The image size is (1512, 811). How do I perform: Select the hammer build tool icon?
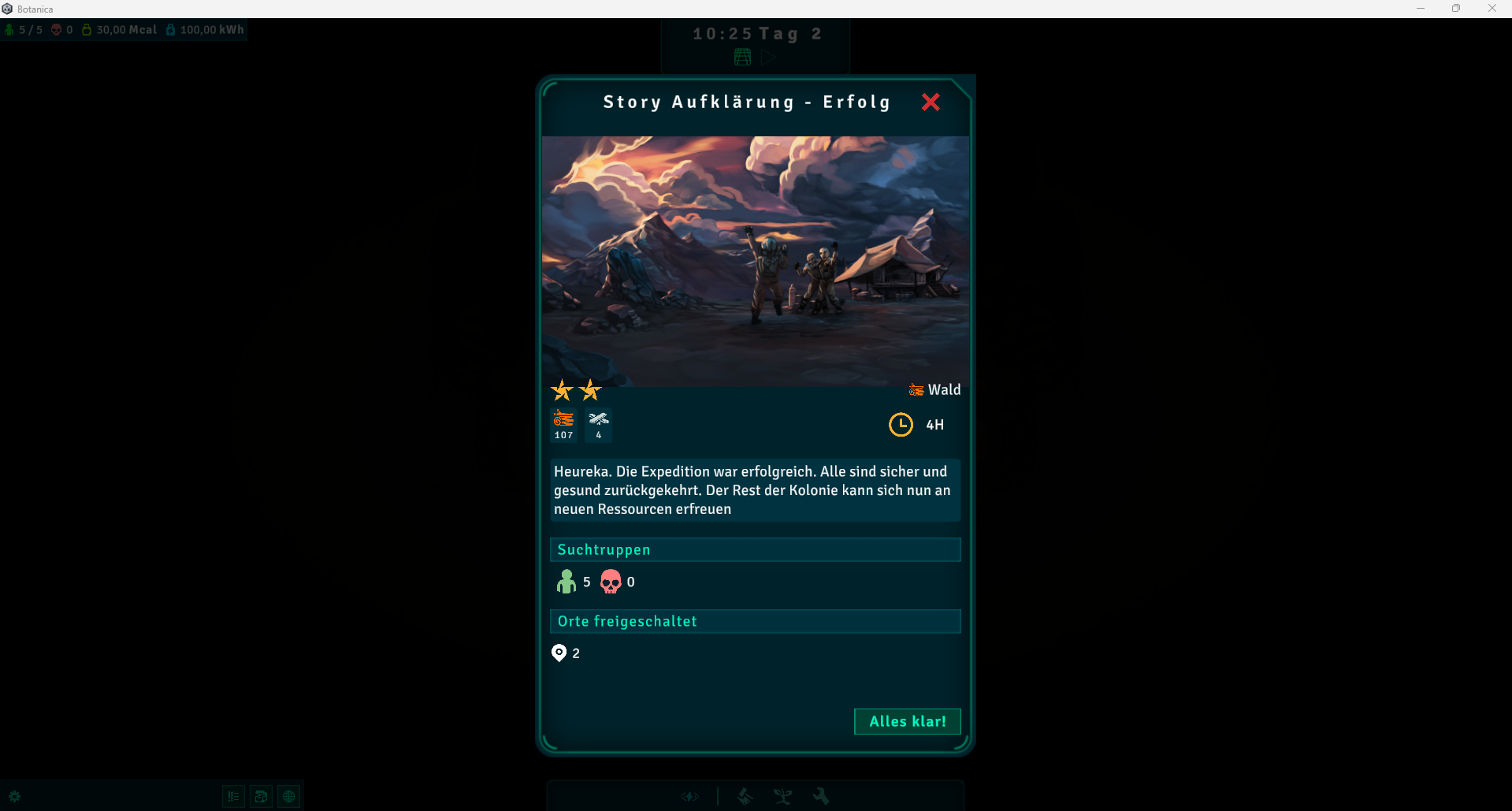pos(745,797)
